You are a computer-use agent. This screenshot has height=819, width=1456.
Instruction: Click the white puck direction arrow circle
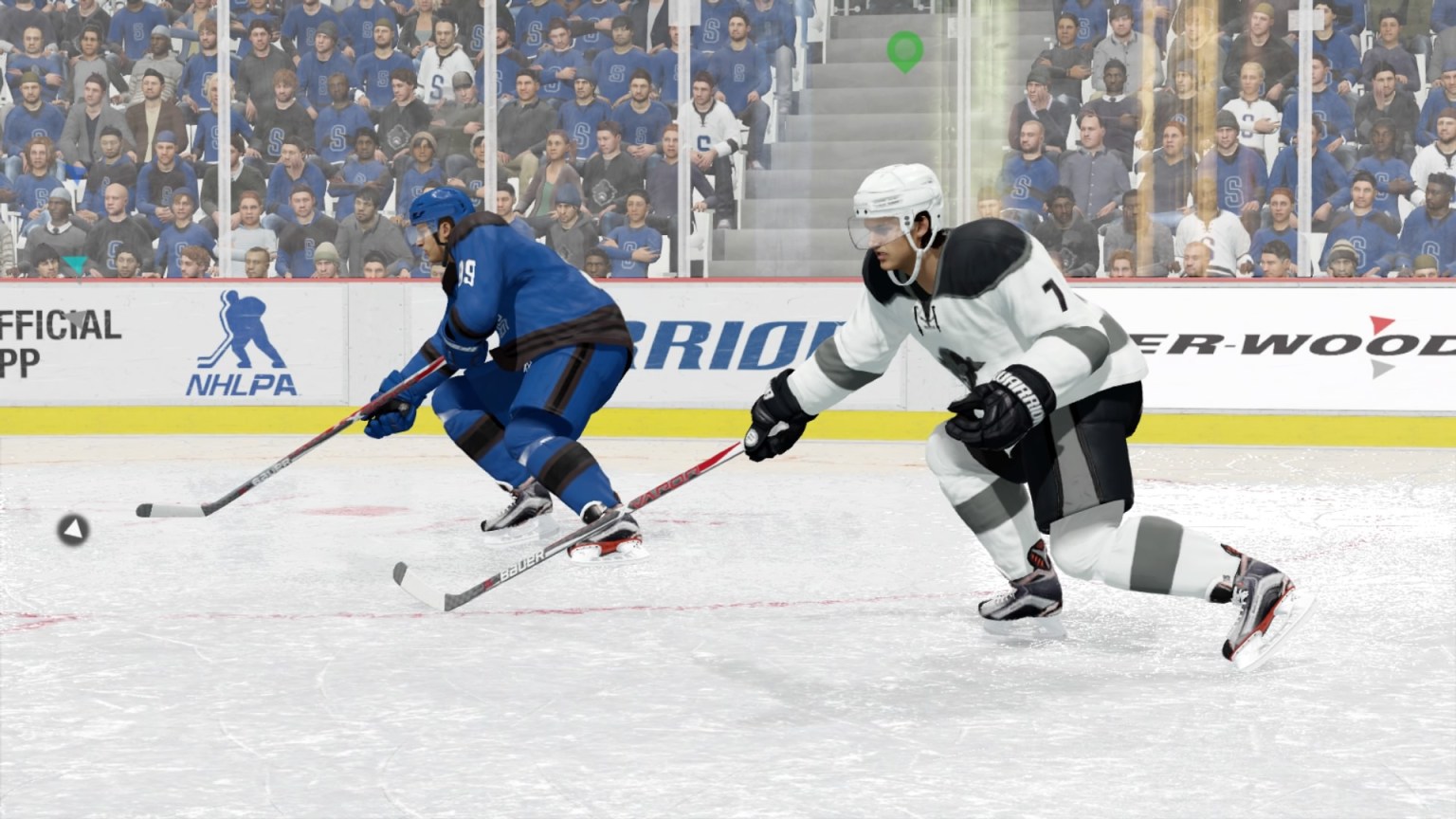(x=72, y=531)
